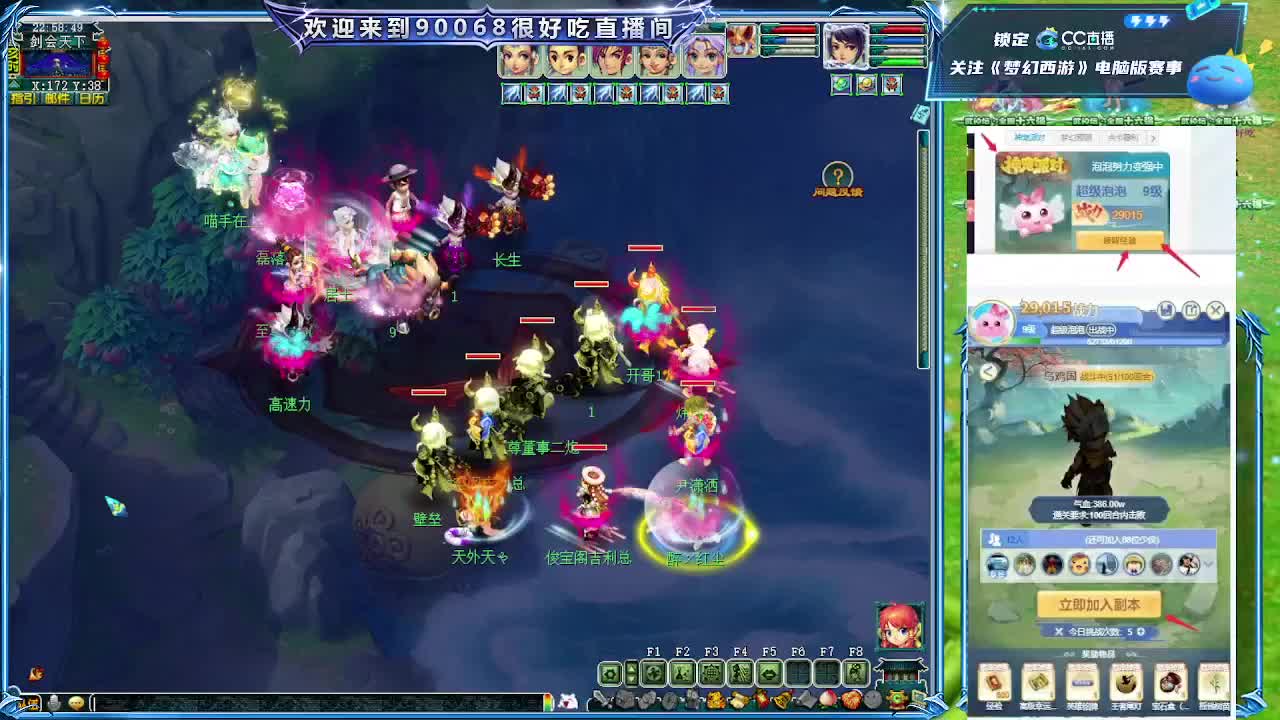Select the F5 kiss emote skill icon
This screenshot has width=1280, height=720.
pyautogui.click(x=771, y=673)
